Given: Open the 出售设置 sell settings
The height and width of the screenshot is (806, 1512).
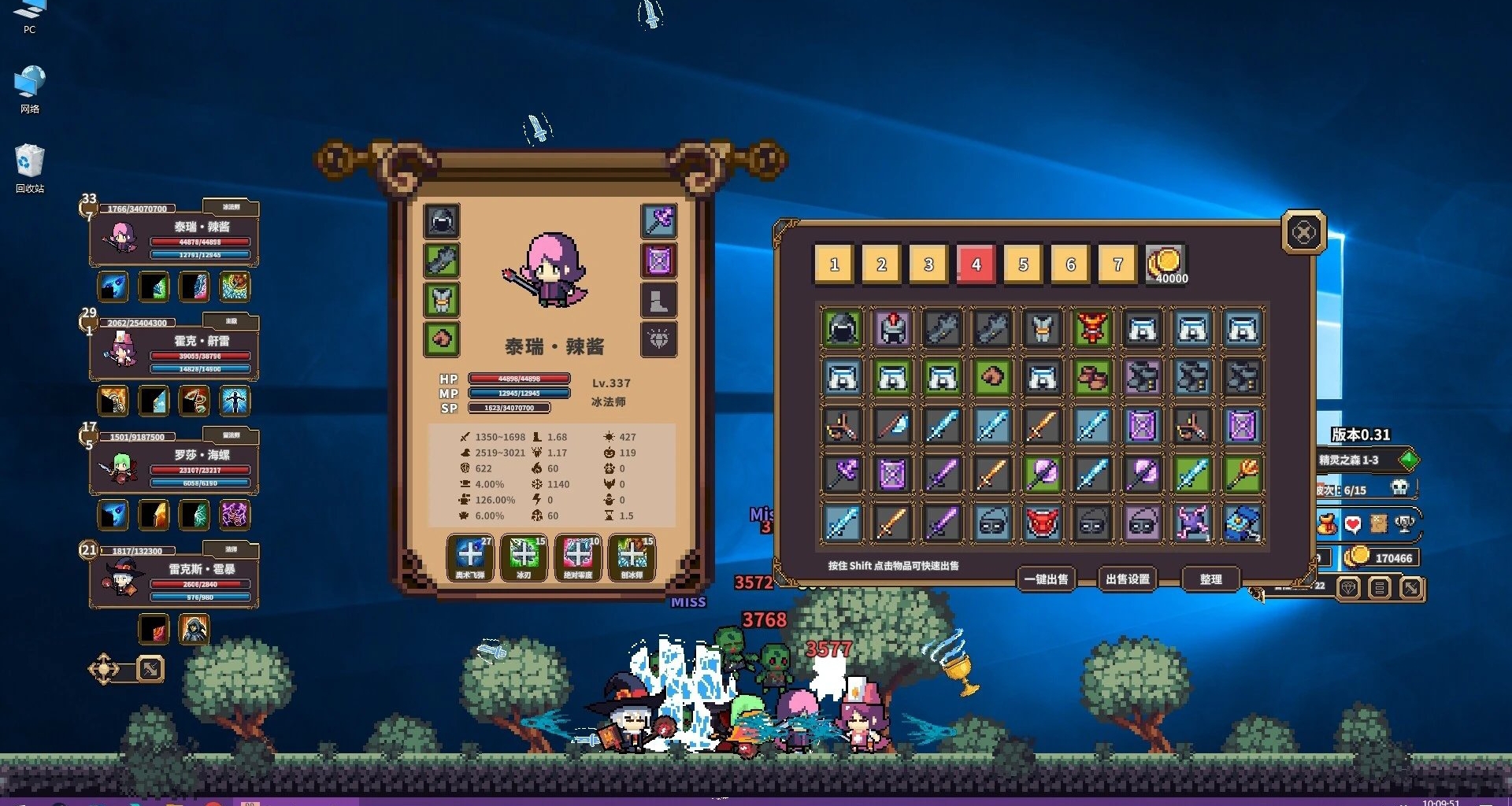Looking at the screenshot, I should pyautogui.click(x=1126, y=579).
